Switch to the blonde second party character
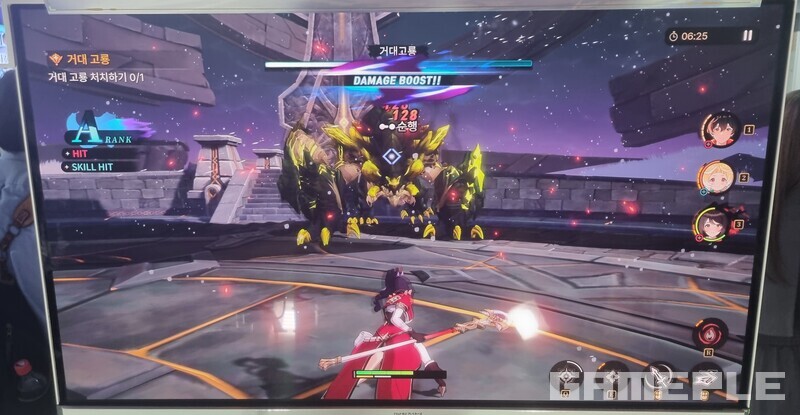 click(715, 178)
